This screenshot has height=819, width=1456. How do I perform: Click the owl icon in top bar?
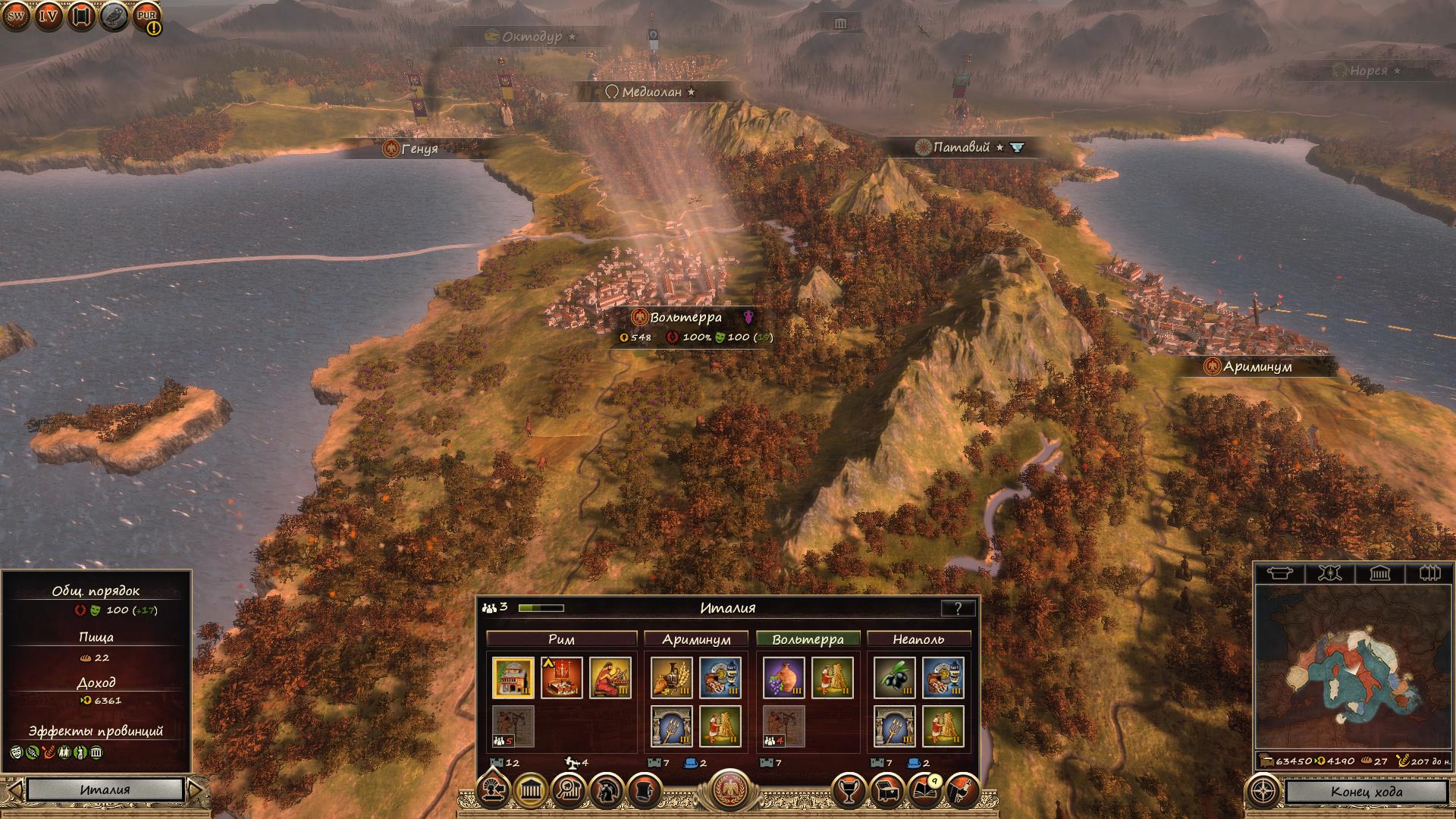pos(114,16)
